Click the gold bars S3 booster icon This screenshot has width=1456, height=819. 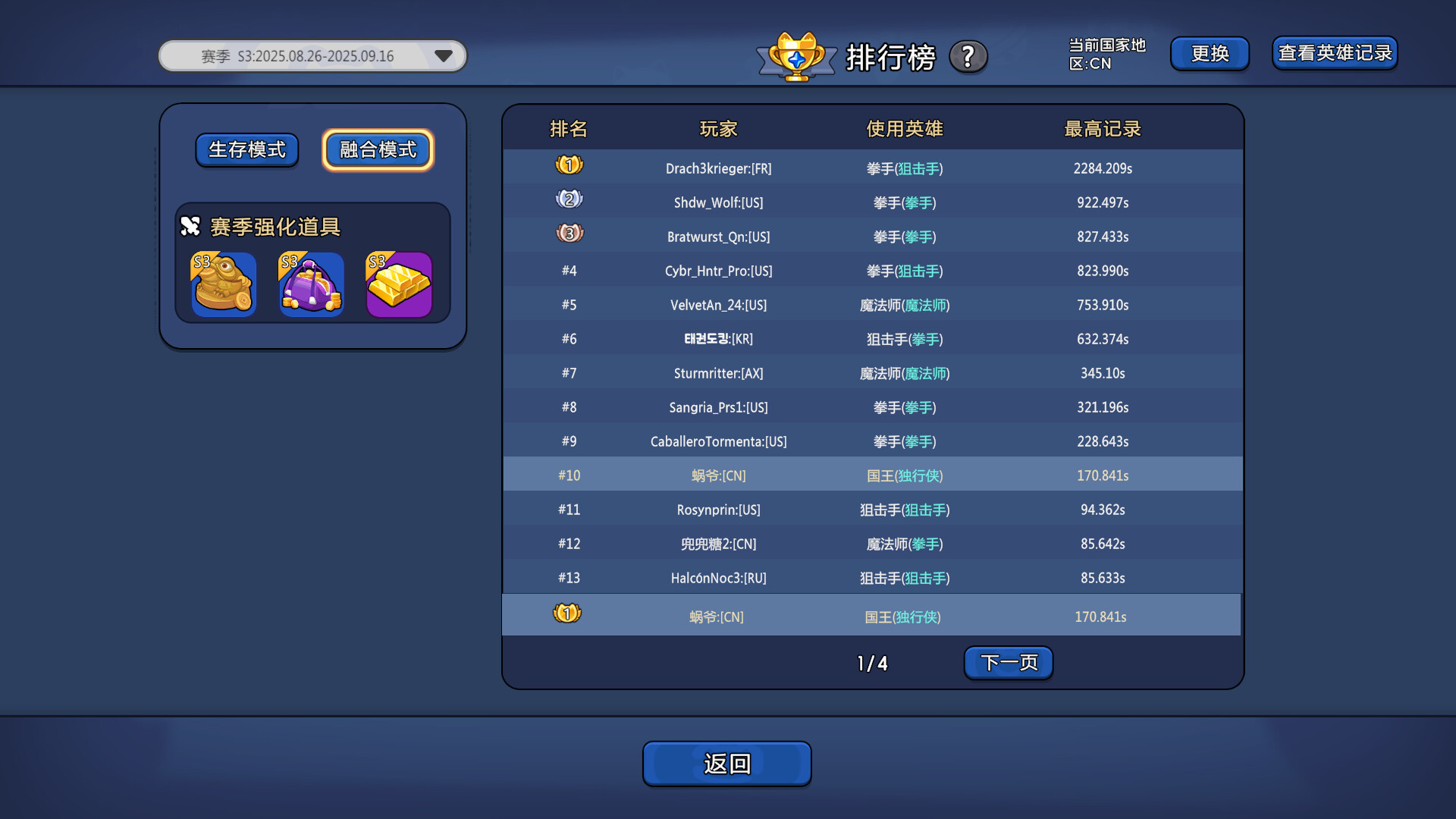pyautogui.click(x=398, y=284)
